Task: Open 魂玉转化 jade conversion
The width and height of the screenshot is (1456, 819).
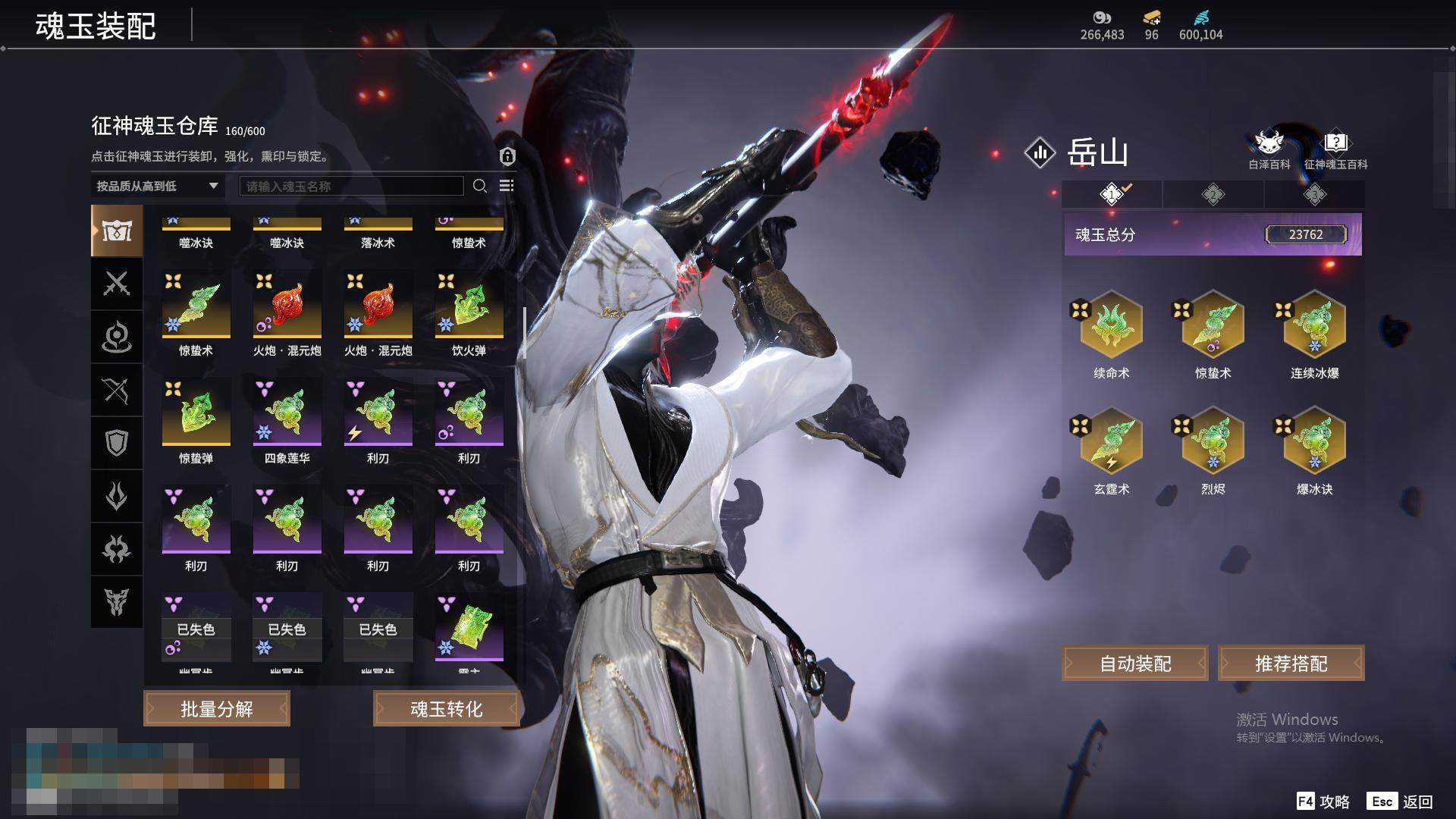Action: click(446, 708)
